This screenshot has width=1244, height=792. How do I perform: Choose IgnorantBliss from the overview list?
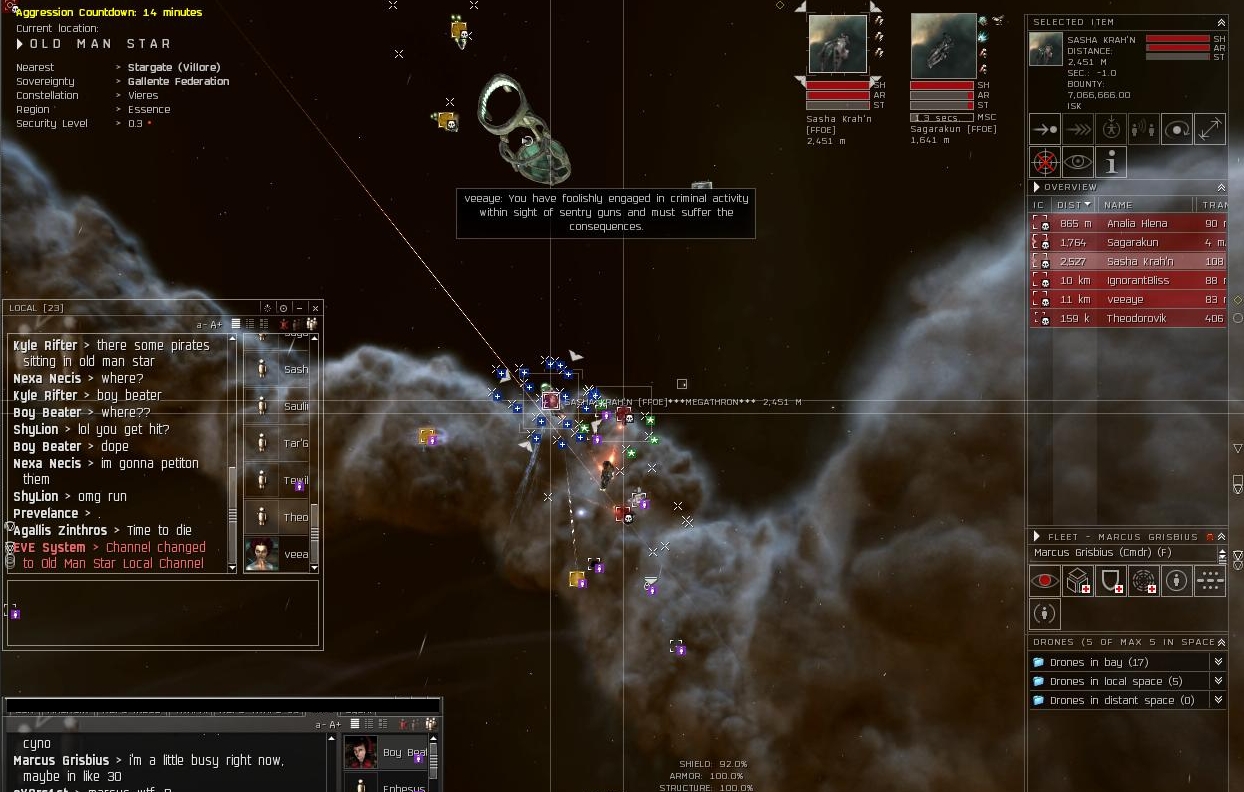tap(1135, 281)
